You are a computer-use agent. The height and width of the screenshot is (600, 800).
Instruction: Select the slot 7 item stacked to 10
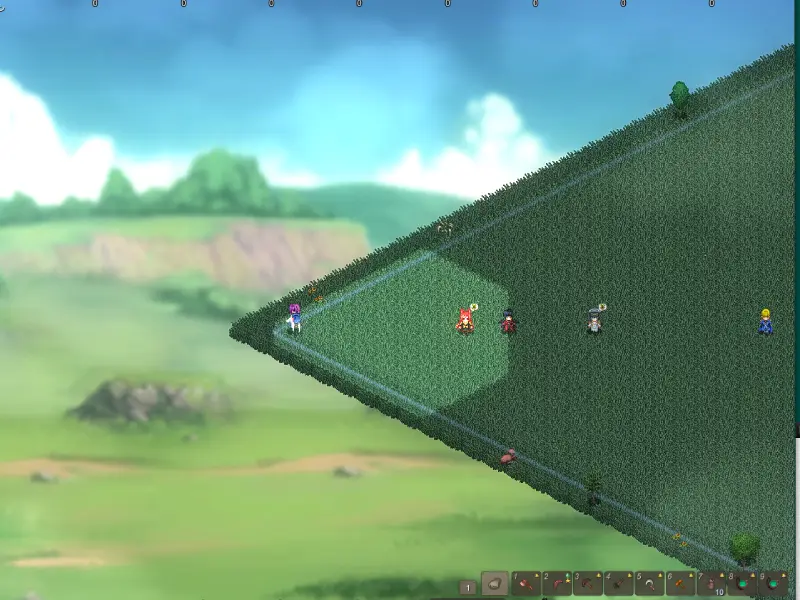click(x=712, y=584)
